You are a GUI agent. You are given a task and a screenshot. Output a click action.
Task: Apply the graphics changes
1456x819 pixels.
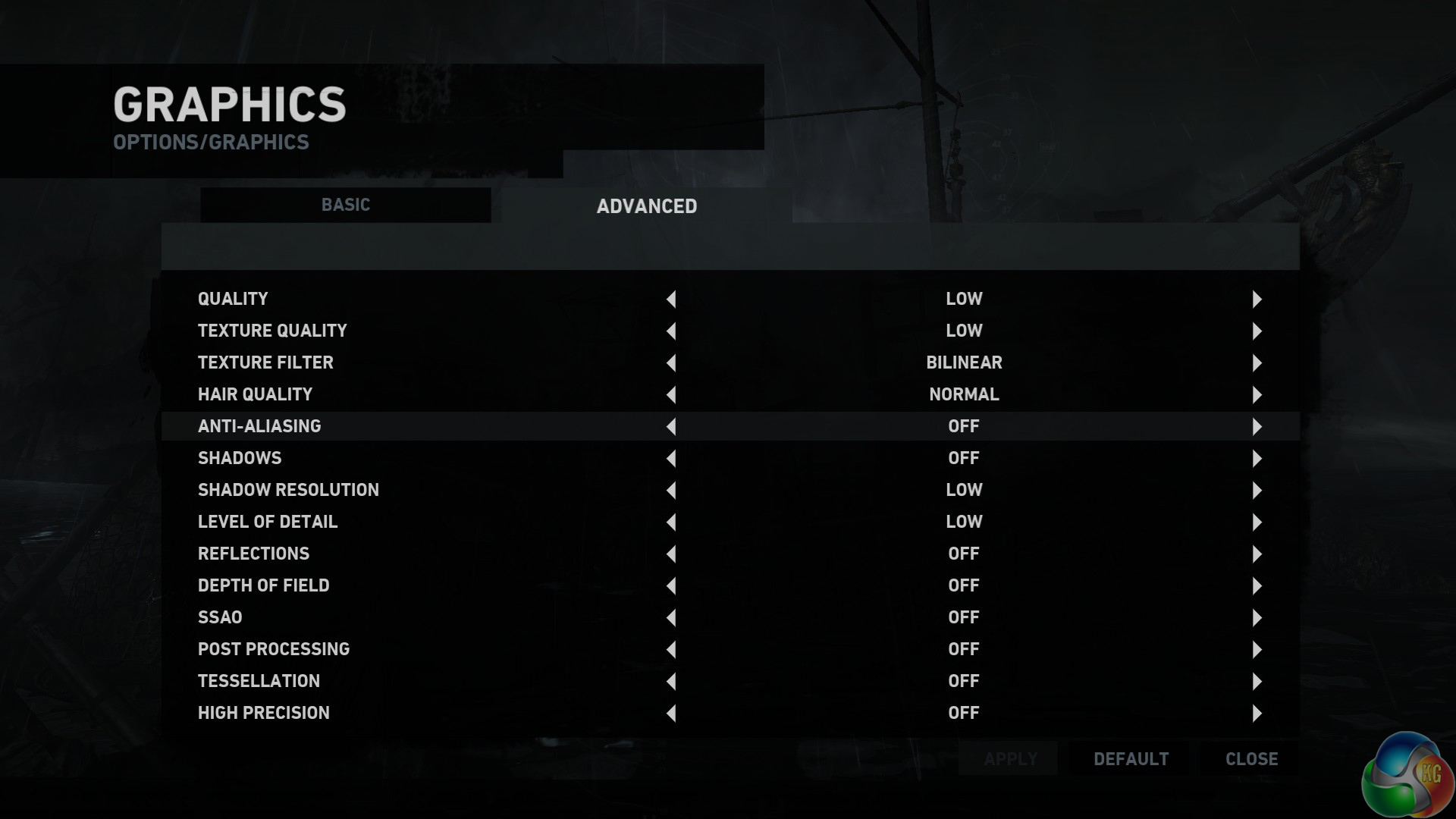(x=1010, y=759)
